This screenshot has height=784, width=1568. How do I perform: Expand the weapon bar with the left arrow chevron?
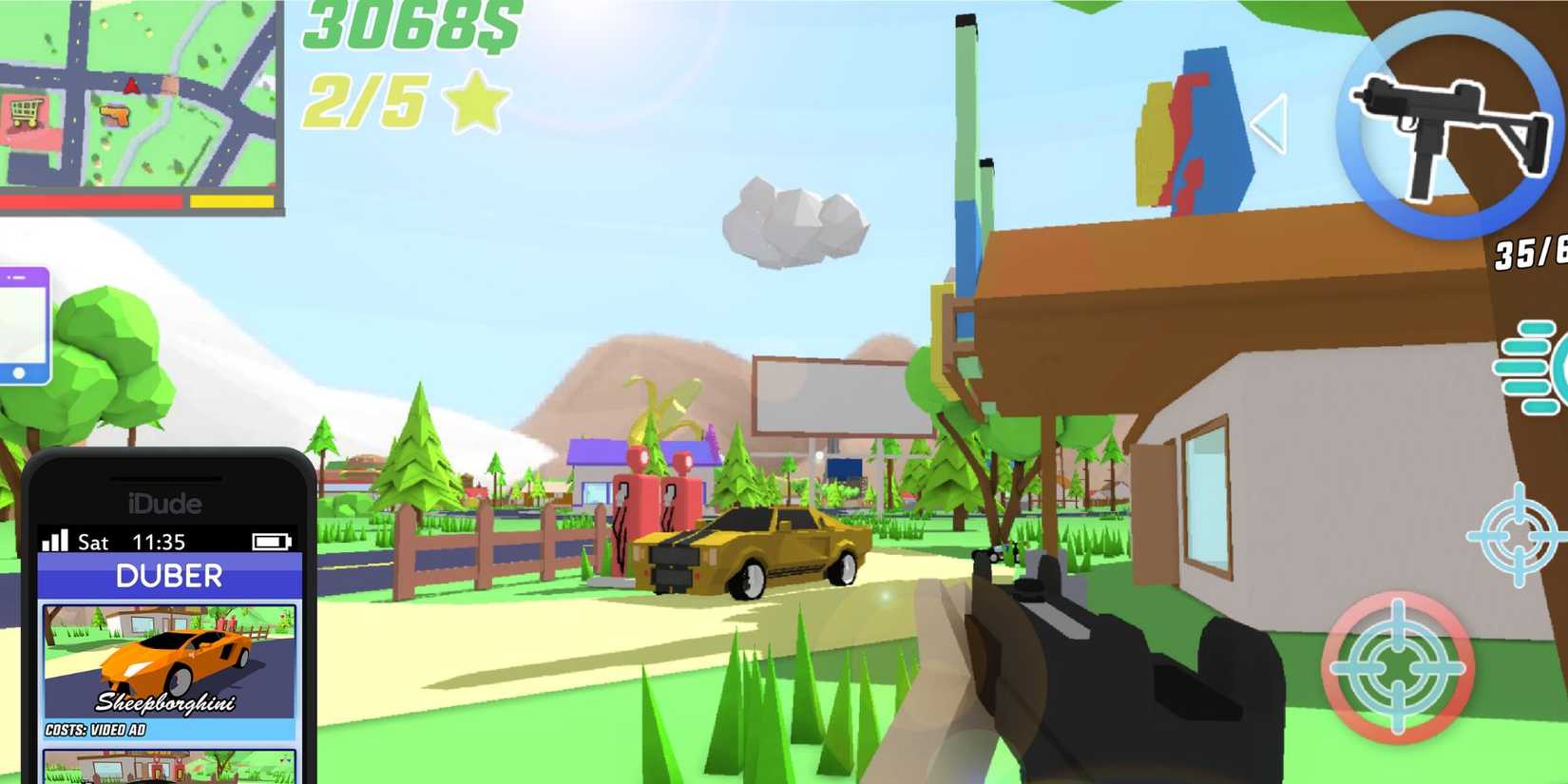pyautogui.click(x=1271, y=124)
